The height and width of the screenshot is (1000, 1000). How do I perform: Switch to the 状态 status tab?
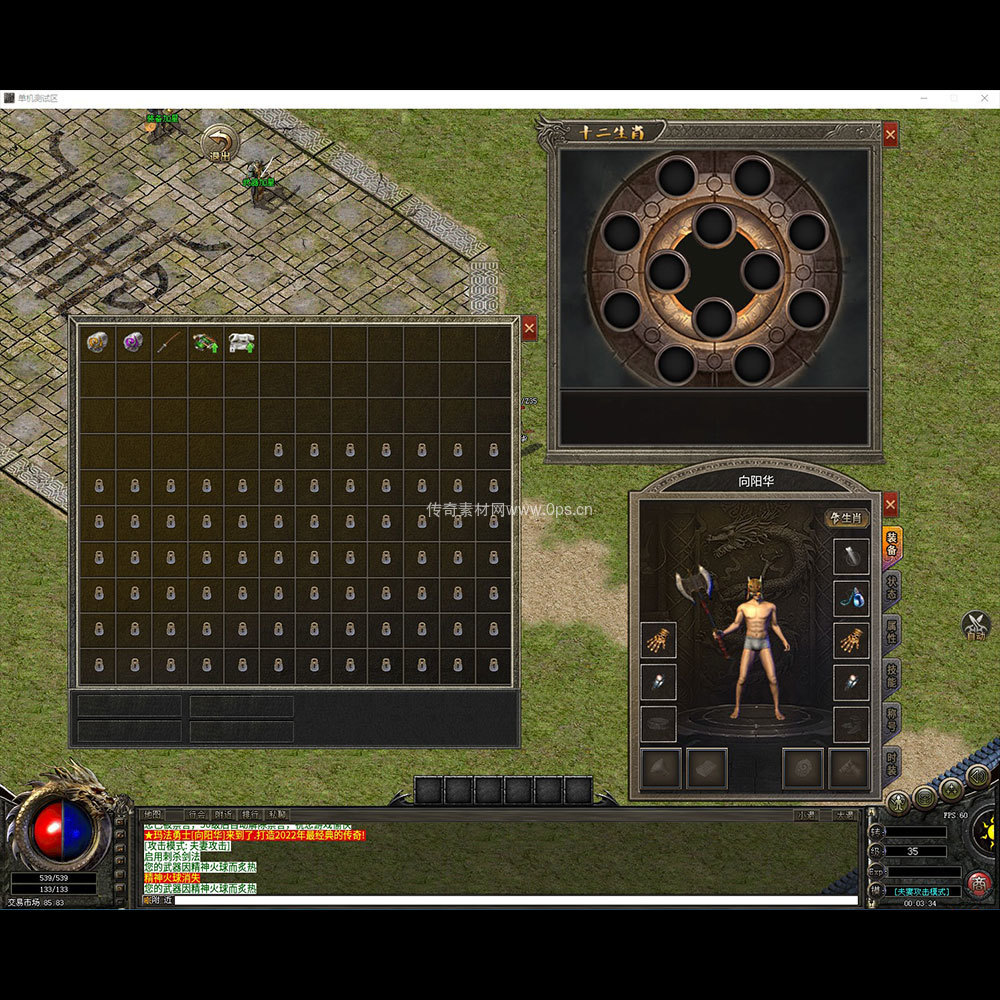click(891, 588)
